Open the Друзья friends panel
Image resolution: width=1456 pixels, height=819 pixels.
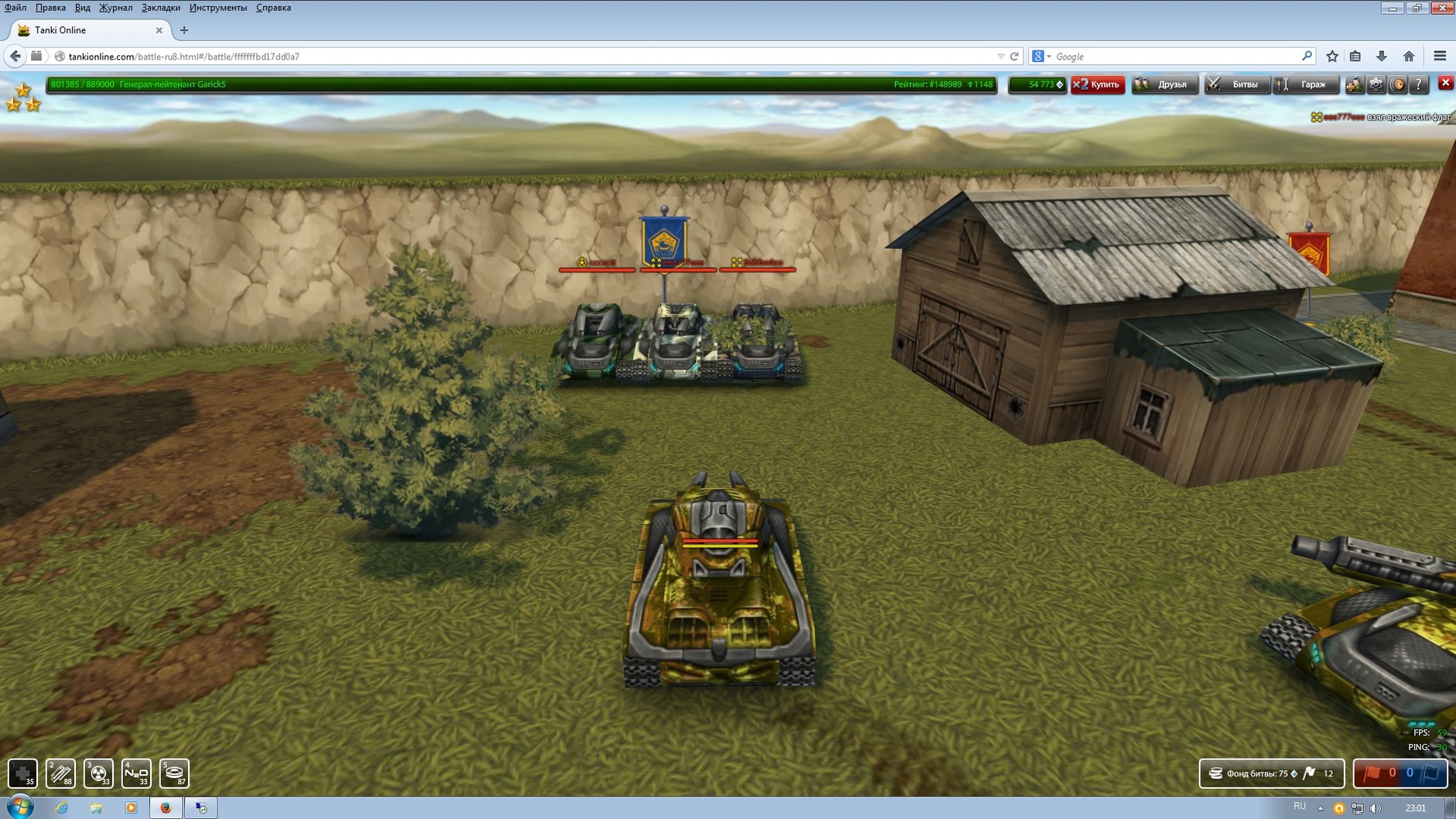[x=1164, y=84]
